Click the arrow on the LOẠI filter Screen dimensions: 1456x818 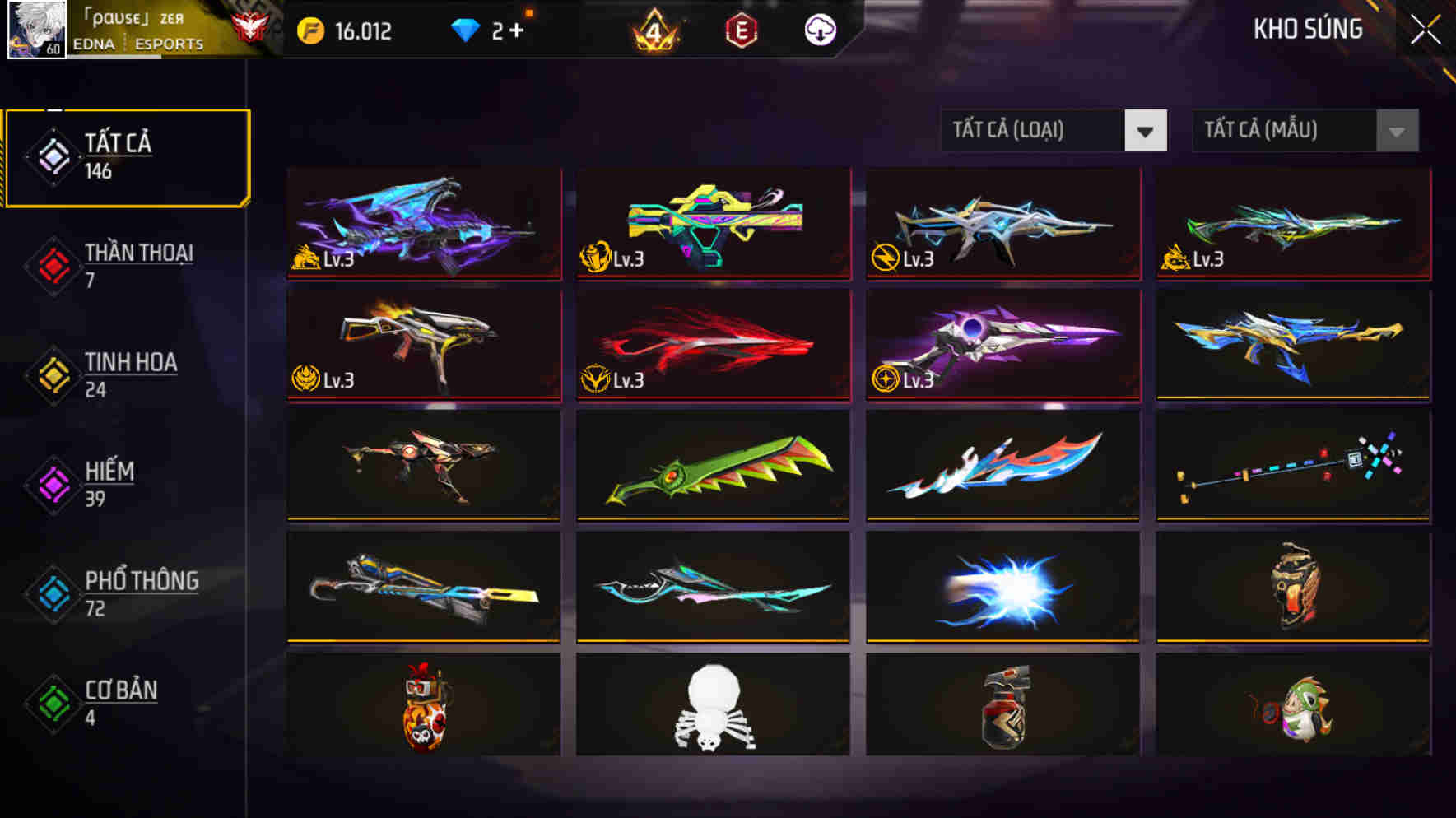[1147, 130]
